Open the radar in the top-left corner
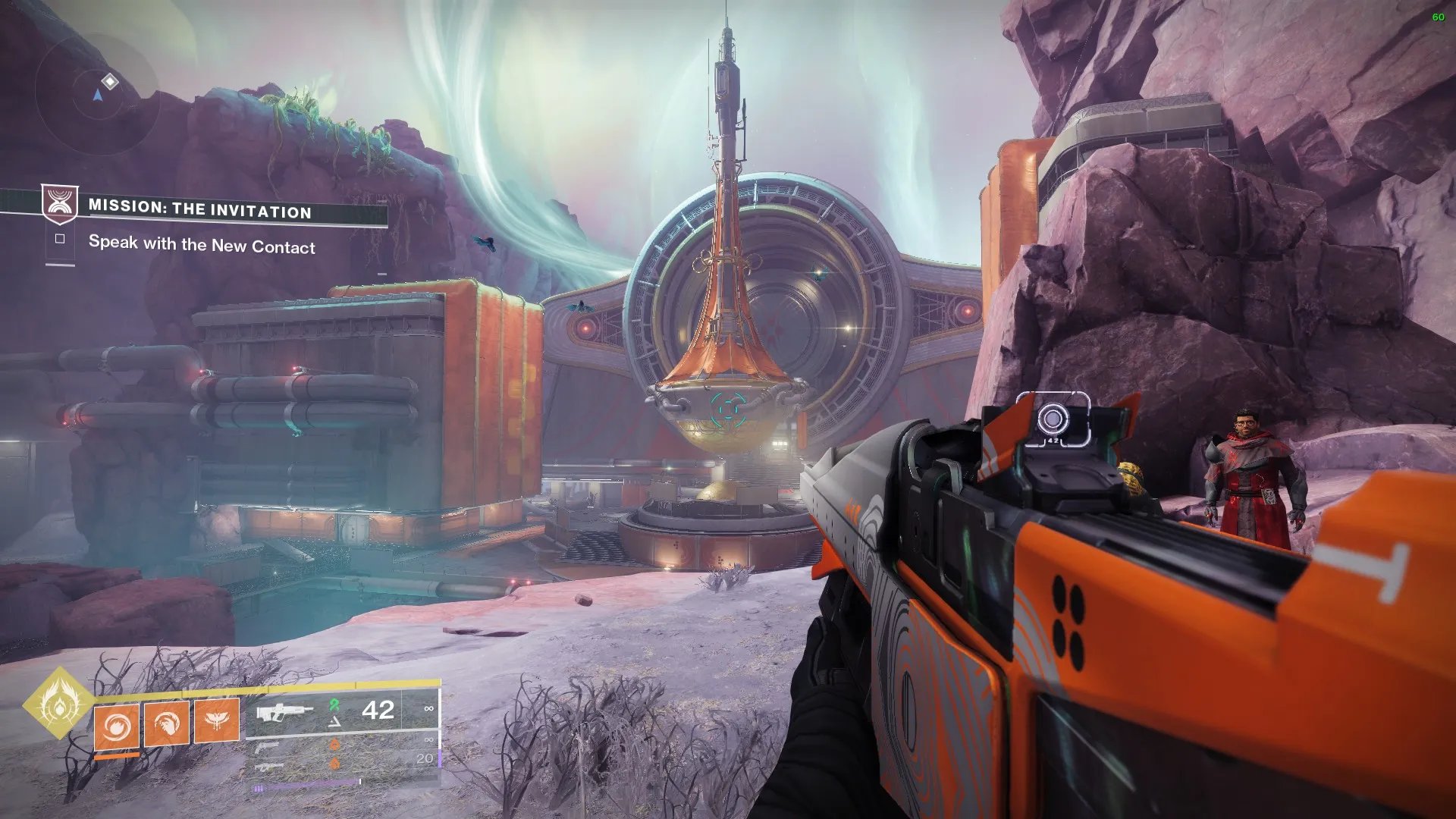Image resolution: width=1456 pixels, height=819 pixels. (97, 94)
